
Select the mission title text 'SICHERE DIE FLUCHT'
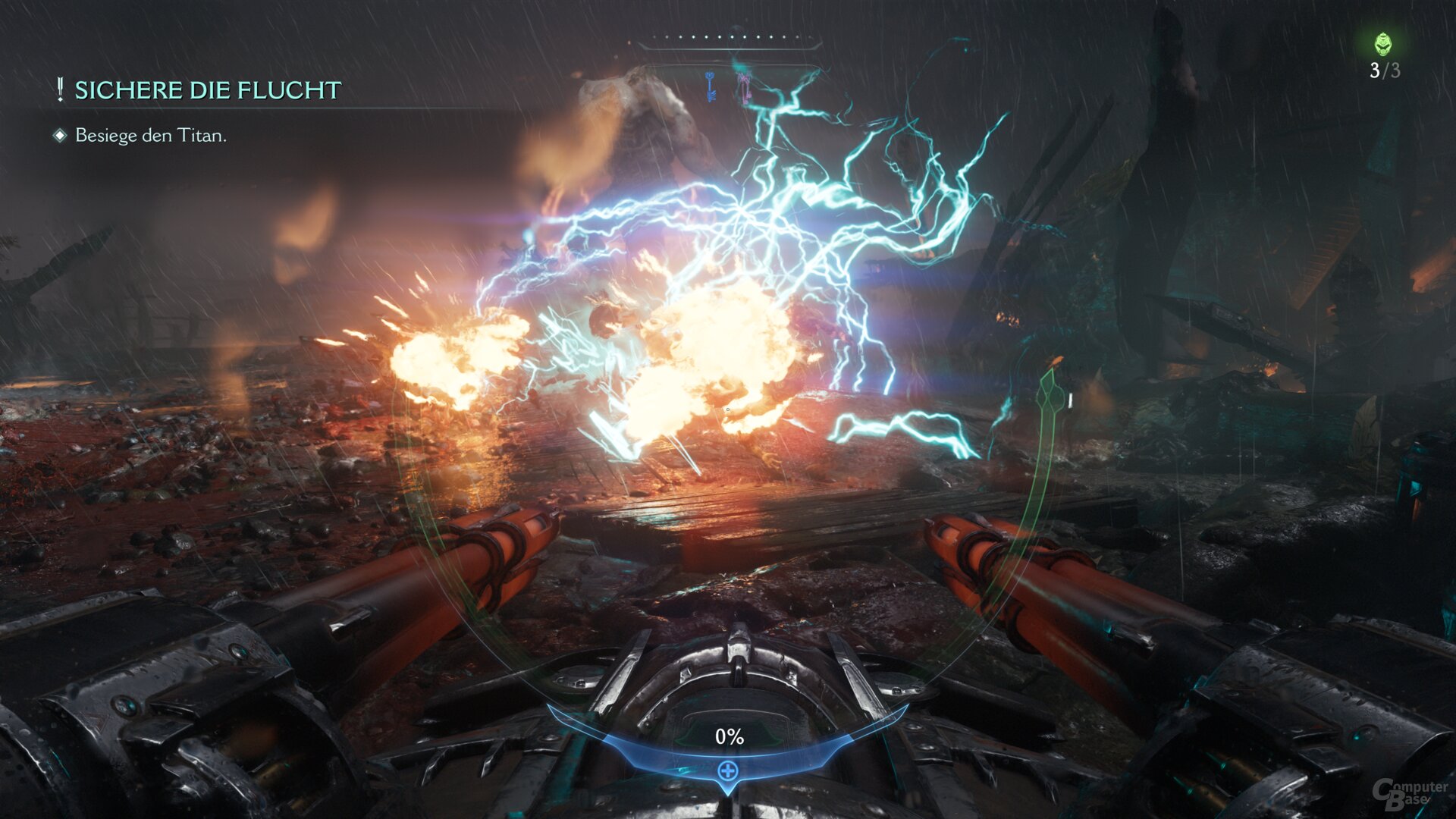(206, 90)
